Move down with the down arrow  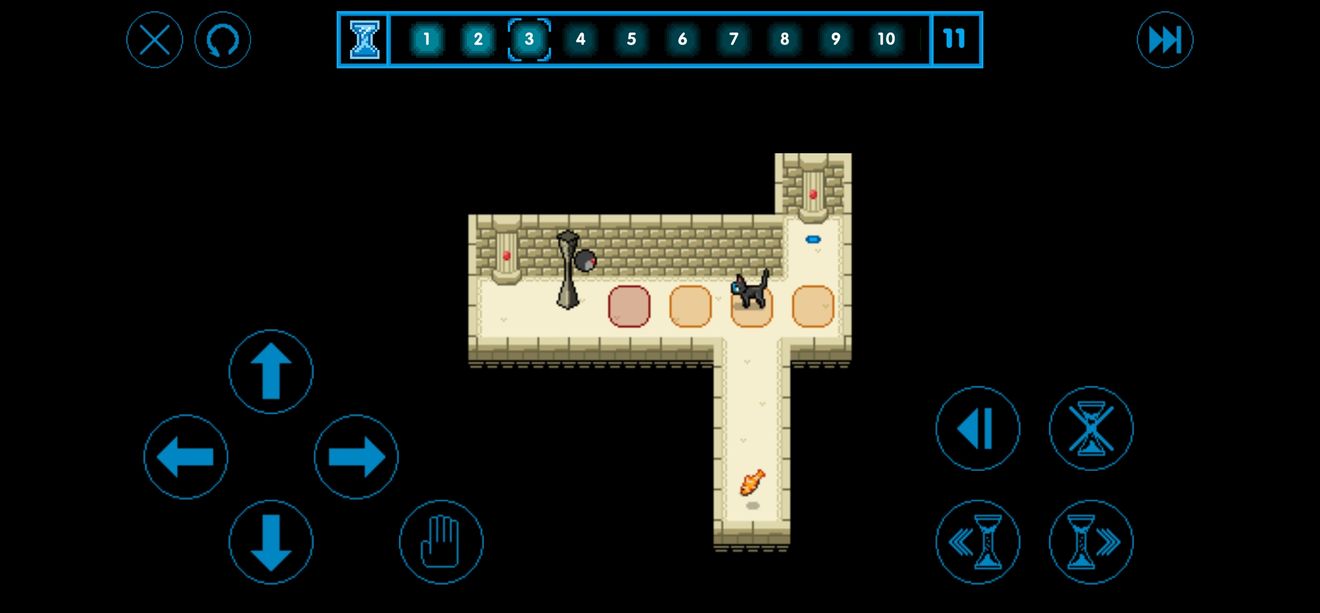[x=271, y=542]
